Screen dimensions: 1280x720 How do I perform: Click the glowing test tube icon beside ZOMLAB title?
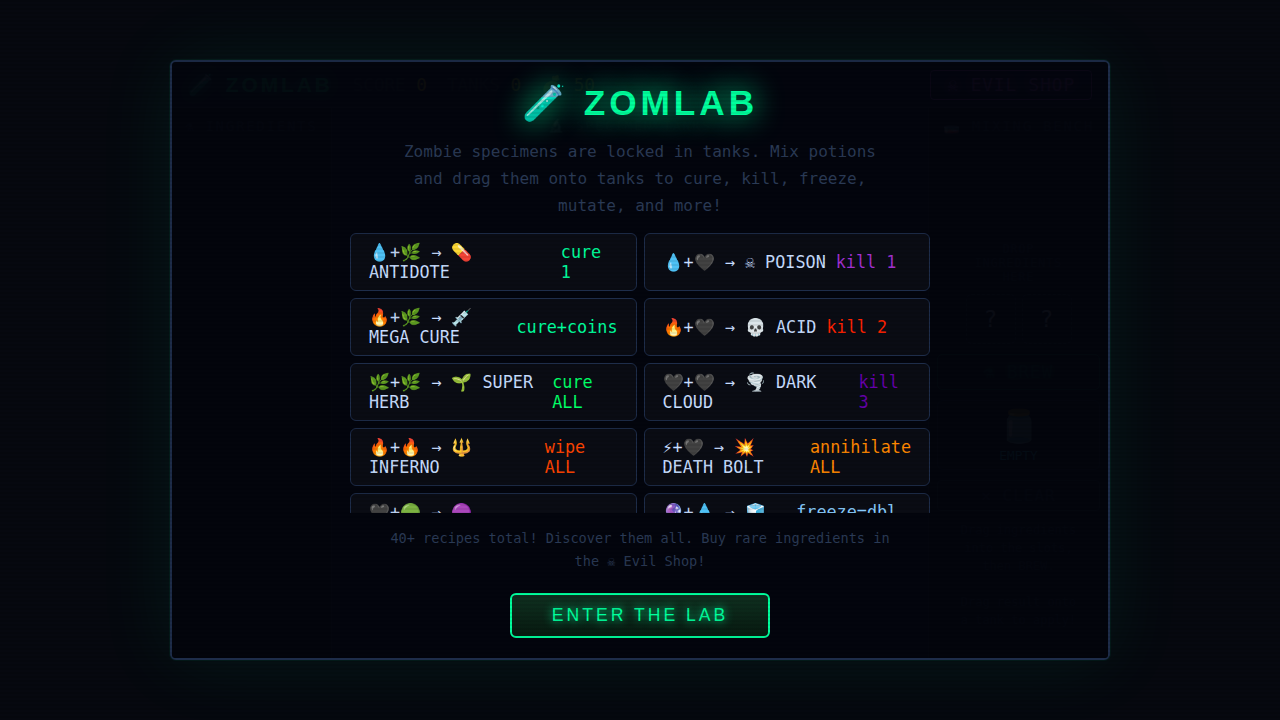click(541, 102)
